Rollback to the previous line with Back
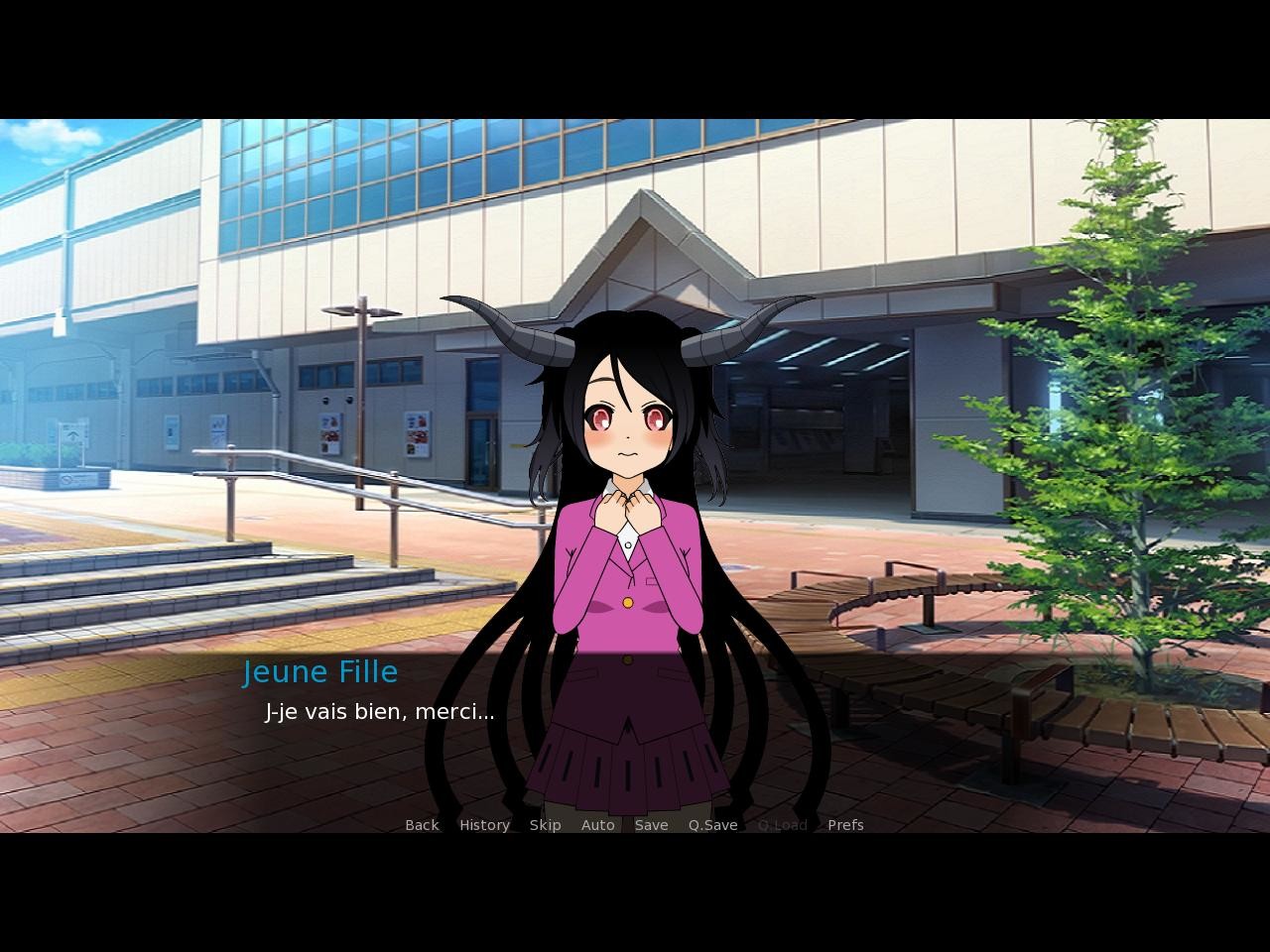This screenshot has width=1270, height=952. 421,824
